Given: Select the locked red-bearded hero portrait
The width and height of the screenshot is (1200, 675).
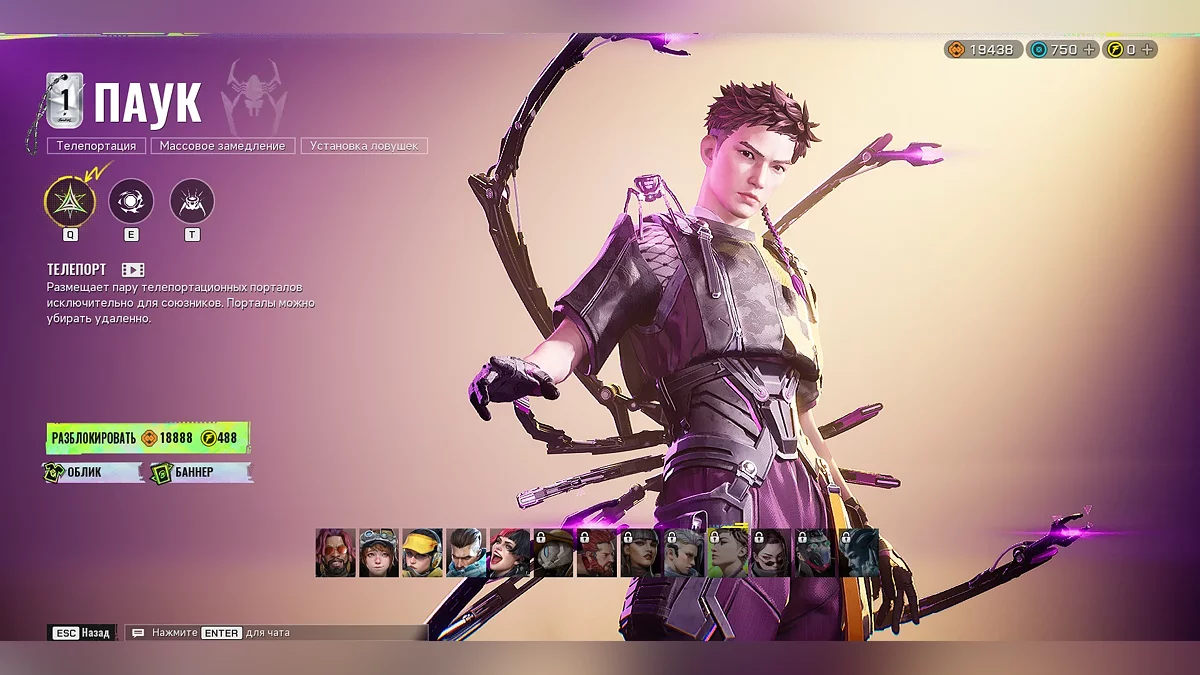Looking at the screenshot, I should 597,553.
